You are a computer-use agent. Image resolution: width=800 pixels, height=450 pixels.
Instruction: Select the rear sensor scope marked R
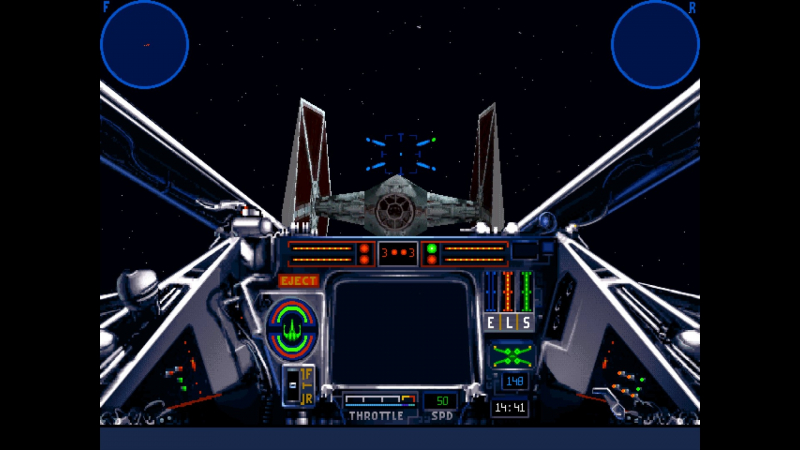click(655, 44)
